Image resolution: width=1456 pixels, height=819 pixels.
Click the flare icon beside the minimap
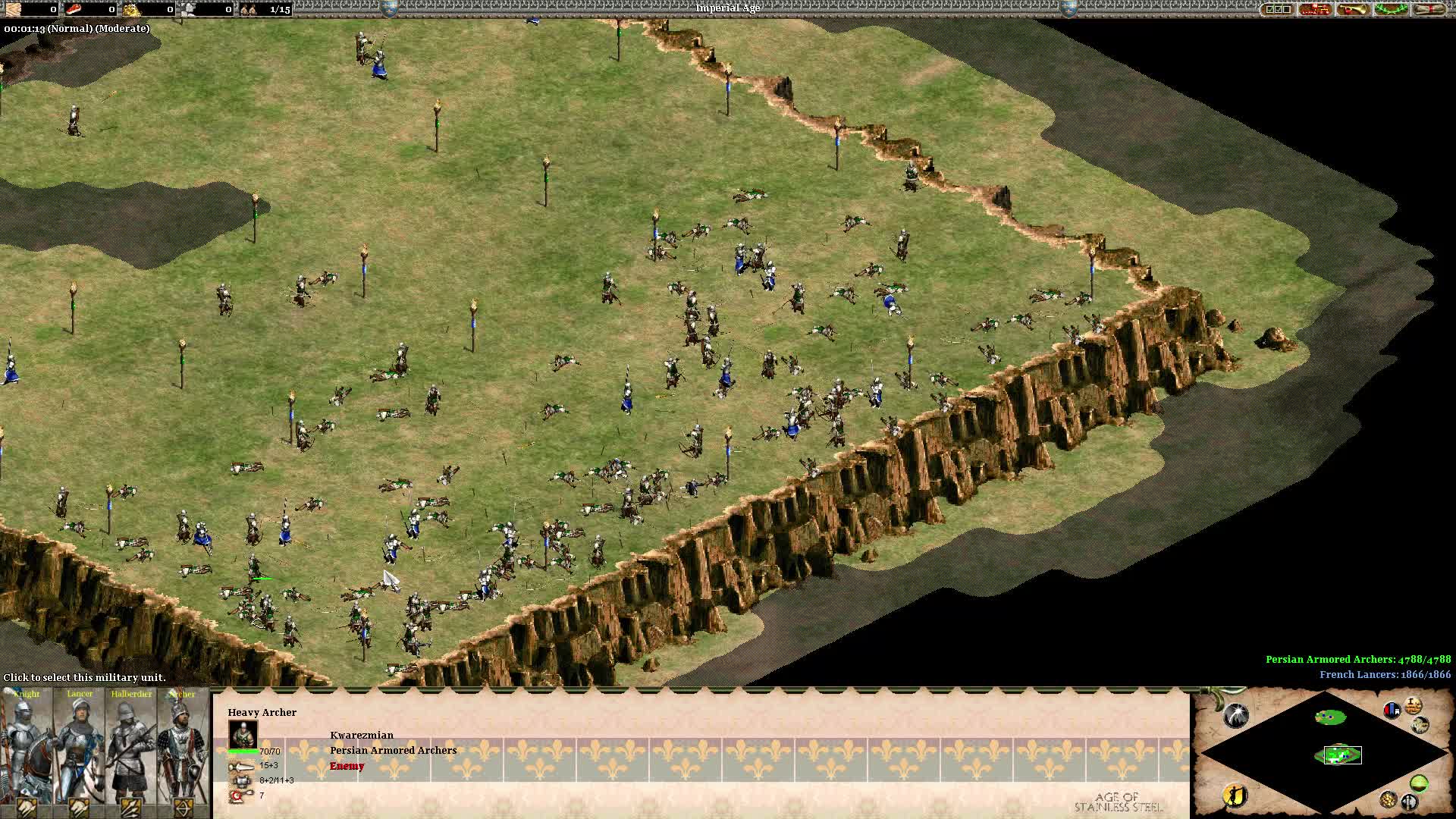[1236, 715]
